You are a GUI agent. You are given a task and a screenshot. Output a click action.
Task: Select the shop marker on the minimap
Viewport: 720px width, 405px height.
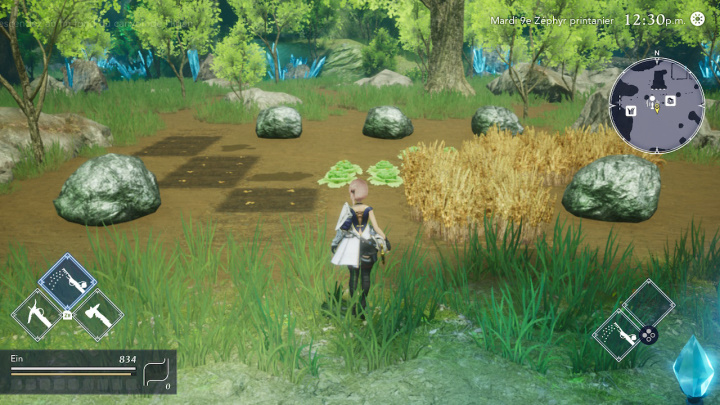click(x=632, y=110)
